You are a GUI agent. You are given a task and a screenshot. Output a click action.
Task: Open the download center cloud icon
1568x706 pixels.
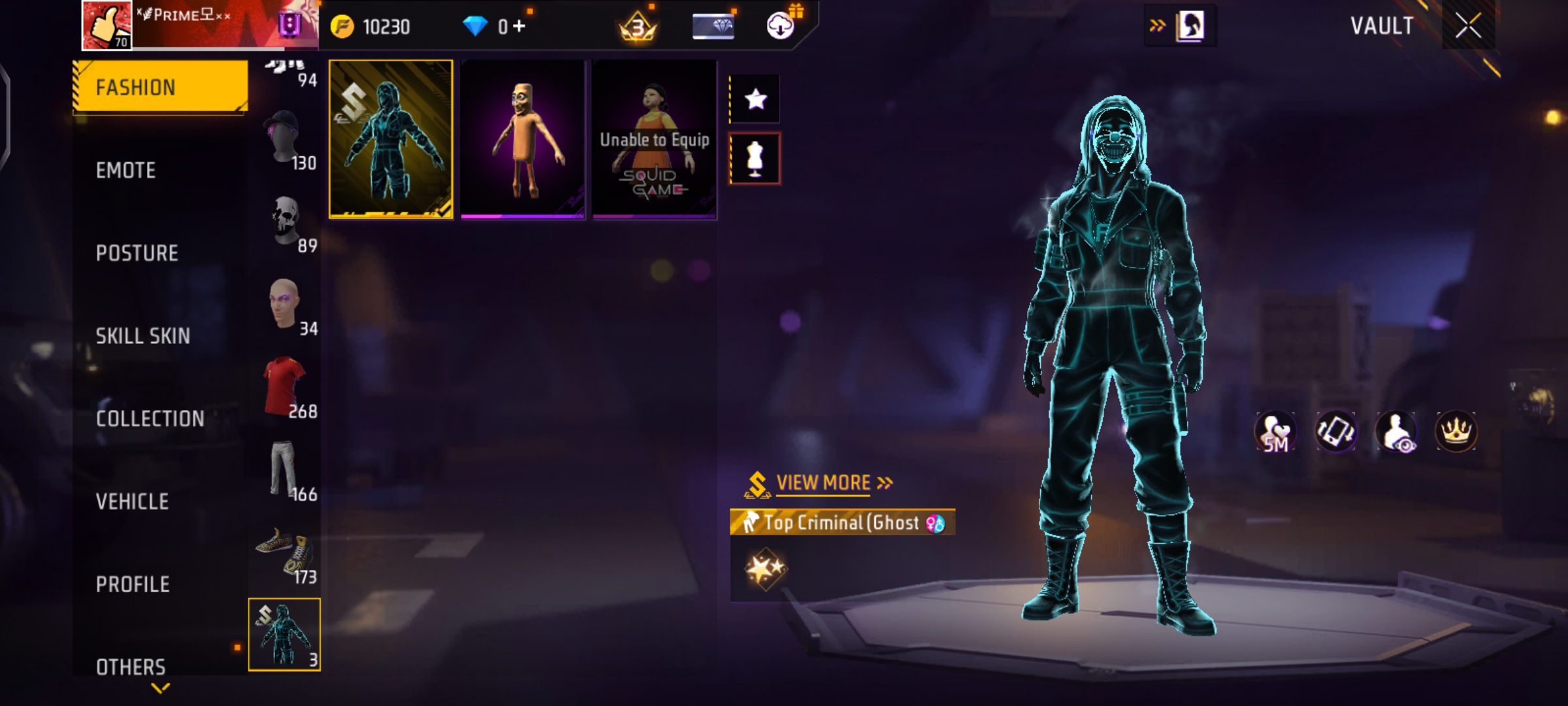point(780,26)
